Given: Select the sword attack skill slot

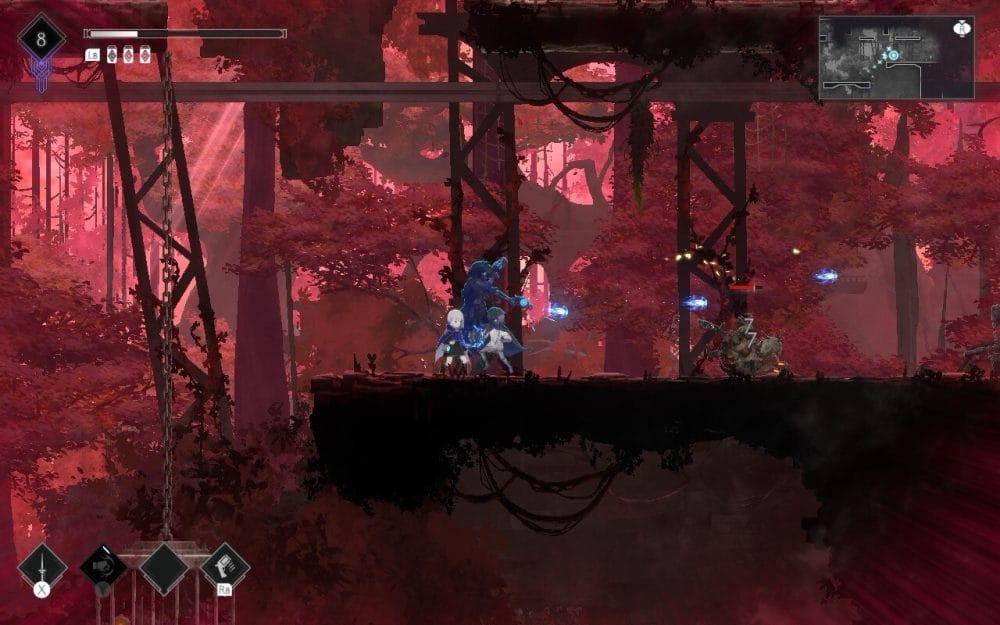Looking at the screenshot, I should coord(42,568).
